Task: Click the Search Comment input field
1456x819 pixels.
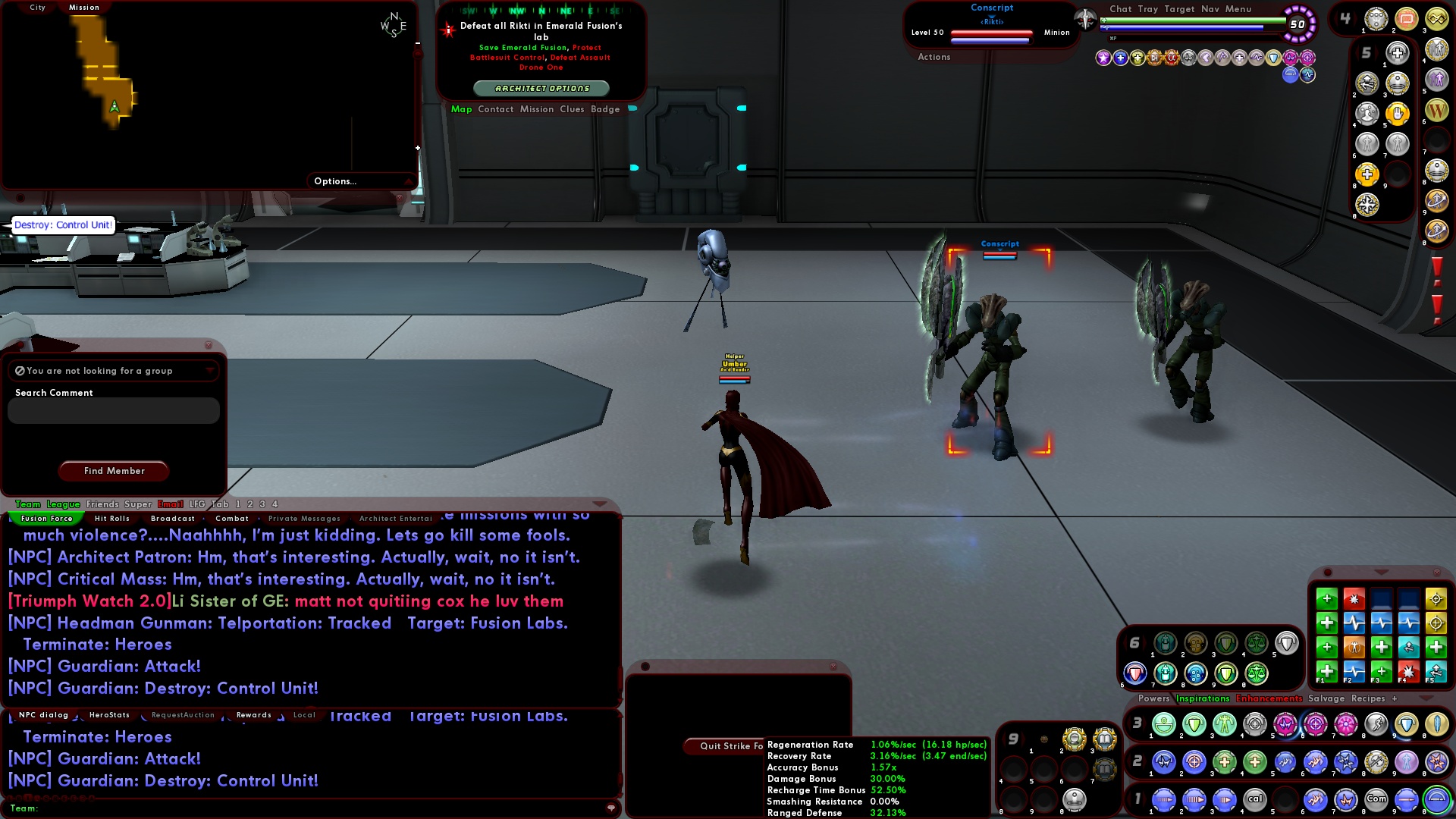Action: pos(112,410)
